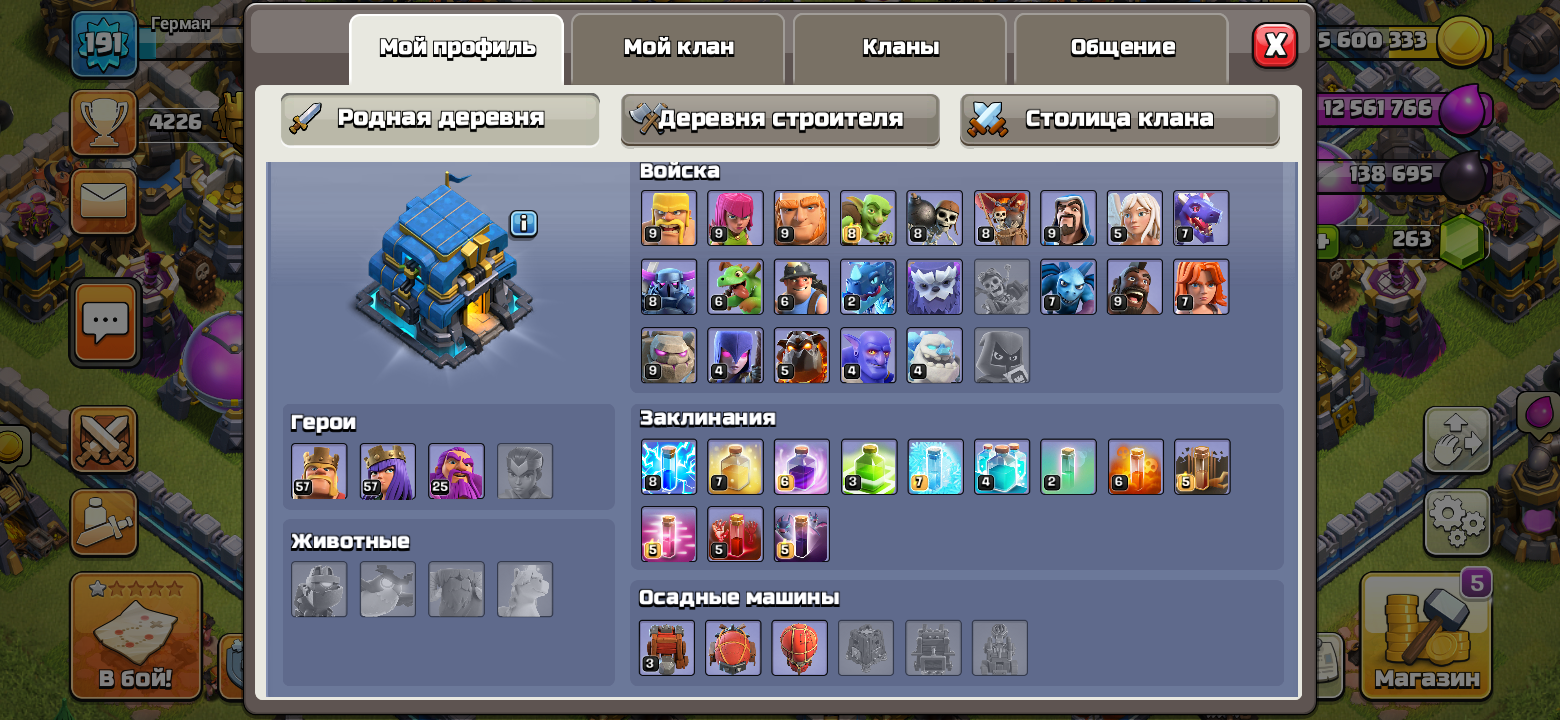Image resolution: width=1560 pixels, height=720 pixels.
Task: Open the Electro Dragon troop details
Action: pyautogui.click(x=868, y=287)
